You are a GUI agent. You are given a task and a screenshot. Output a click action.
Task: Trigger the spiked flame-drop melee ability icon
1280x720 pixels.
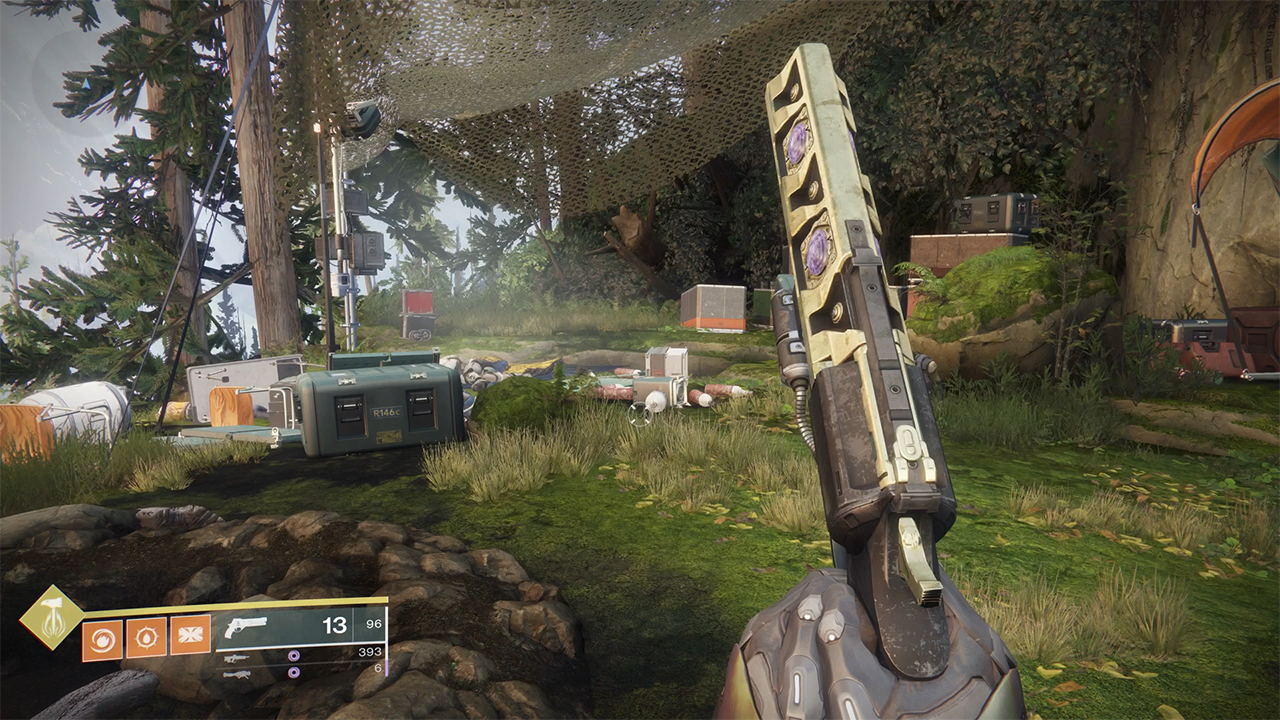[x=146, y=637]
